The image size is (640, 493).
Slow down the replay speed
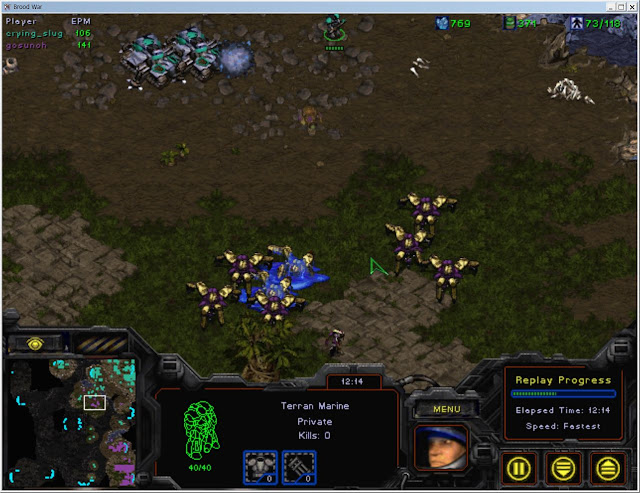point(562,465)
